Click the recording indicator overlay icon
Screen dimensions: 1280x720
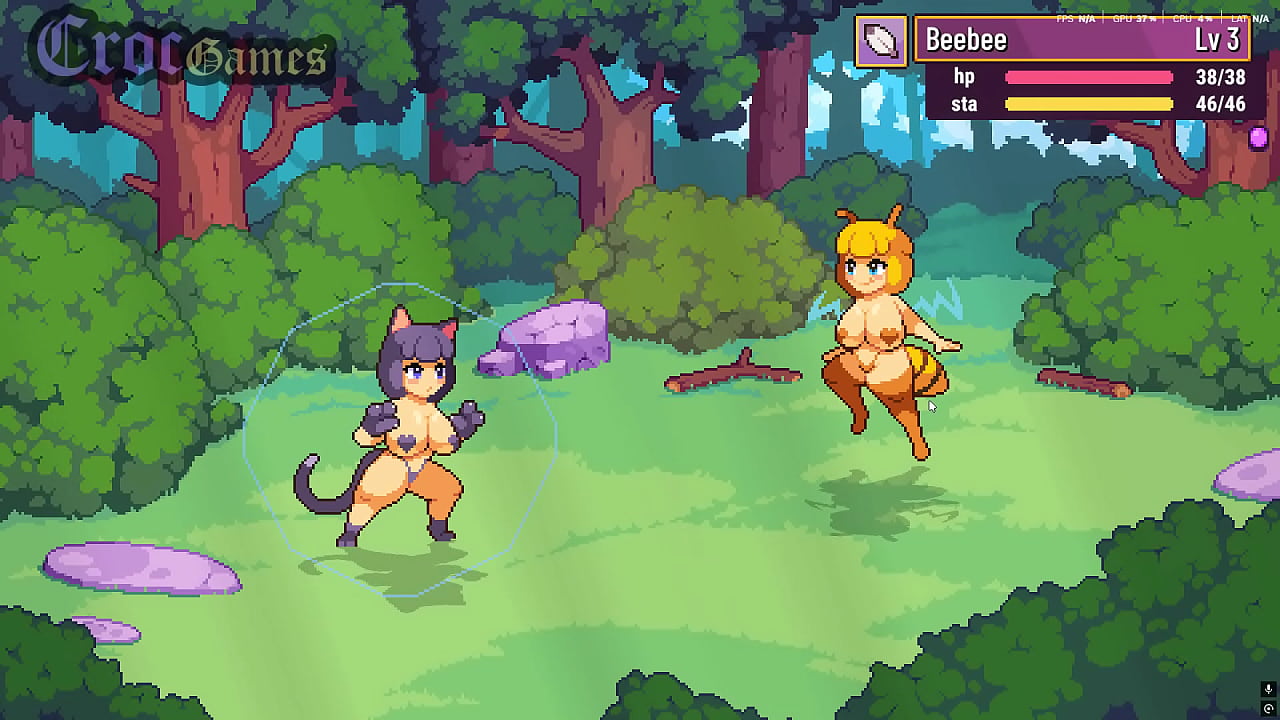click(x=1268, y=709)
